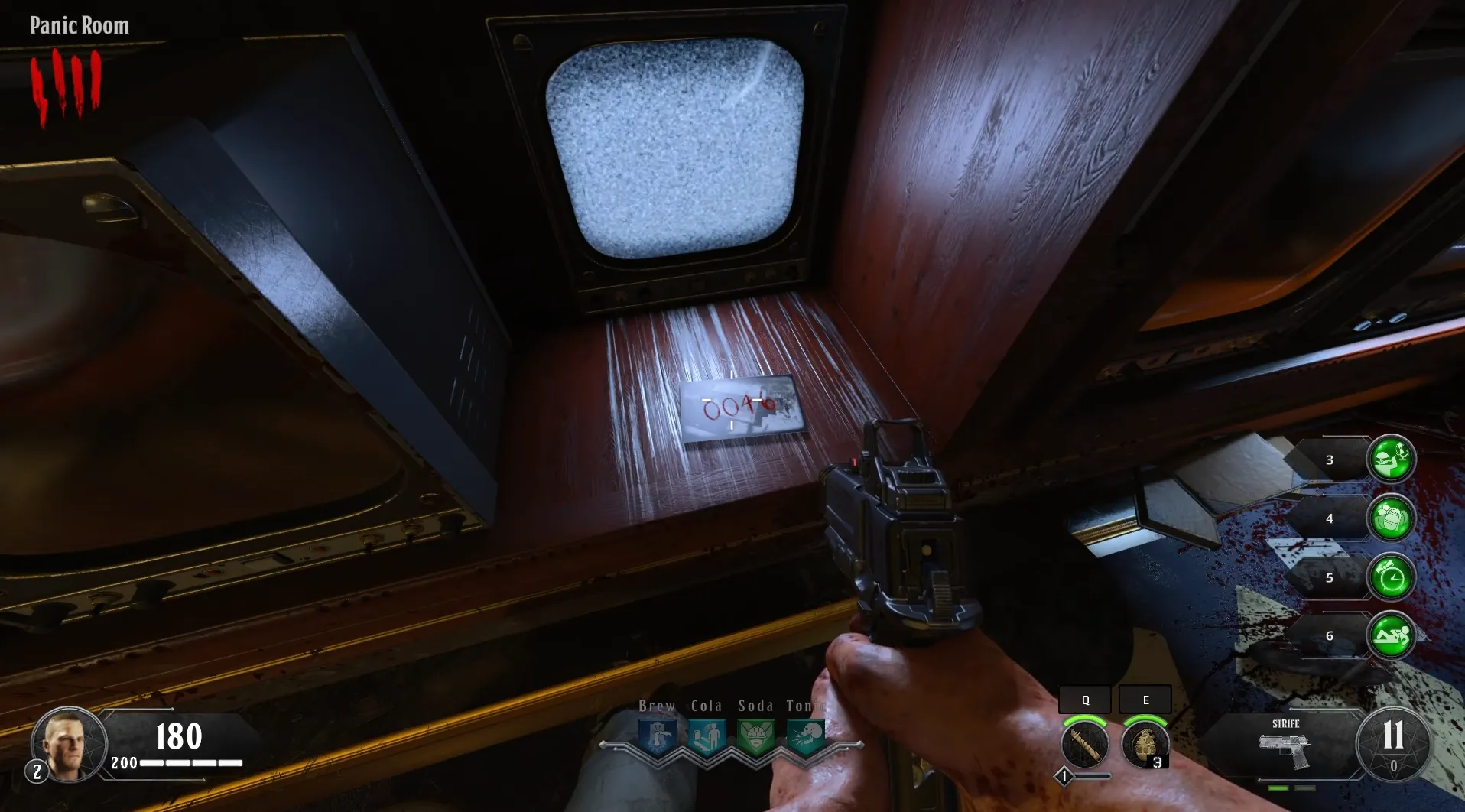1465x812 pixels.
Task: Click the Brew perk tombstone icon
Action: [x=658, y=738]
